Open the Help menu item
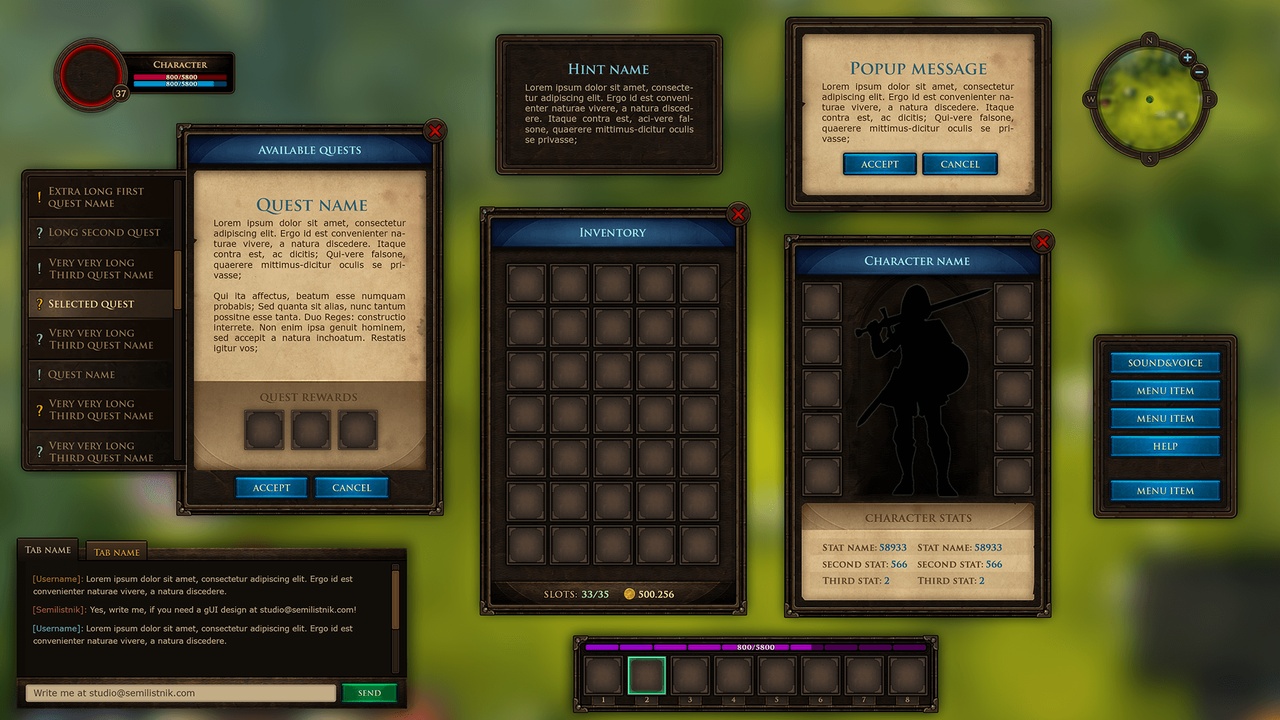 [1165, 446]
